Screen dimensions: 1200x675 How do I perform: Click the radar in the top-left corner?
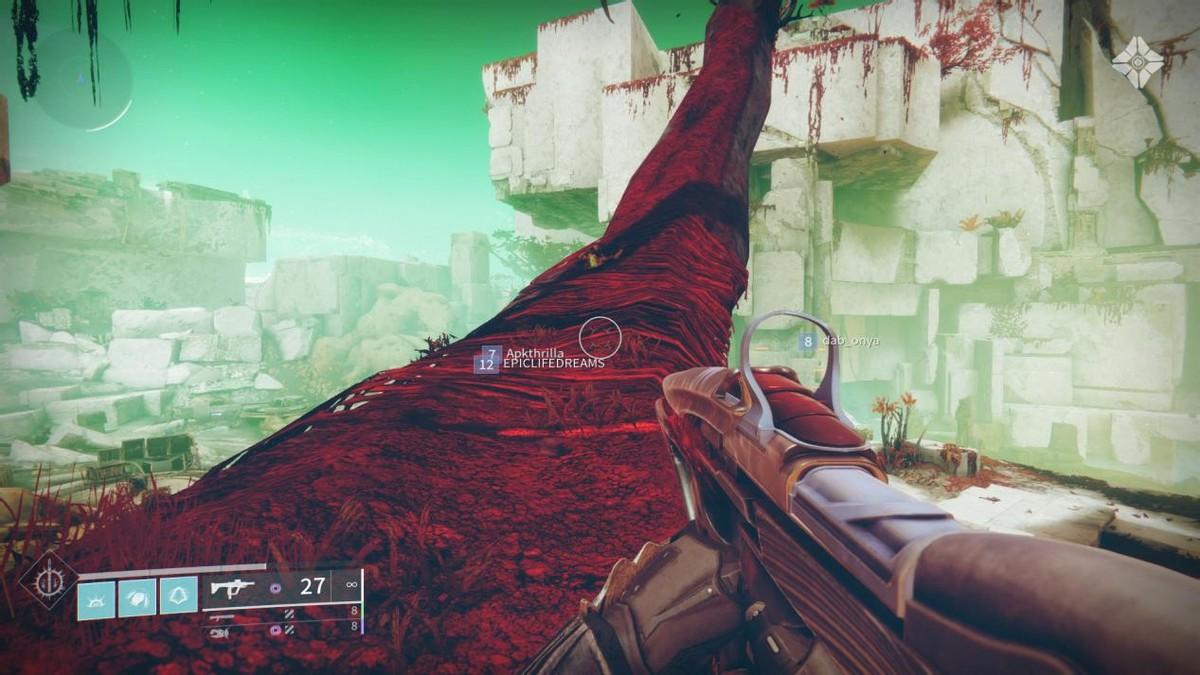[x=84, y=78]
